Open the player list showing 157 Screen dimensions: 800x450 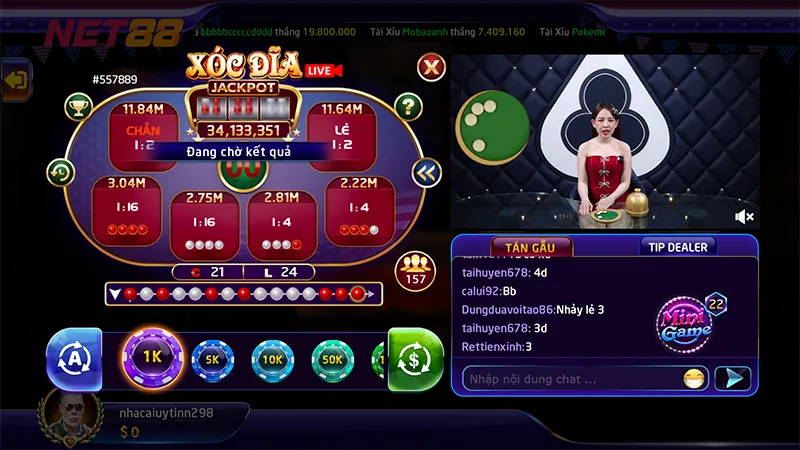point(414,270)
